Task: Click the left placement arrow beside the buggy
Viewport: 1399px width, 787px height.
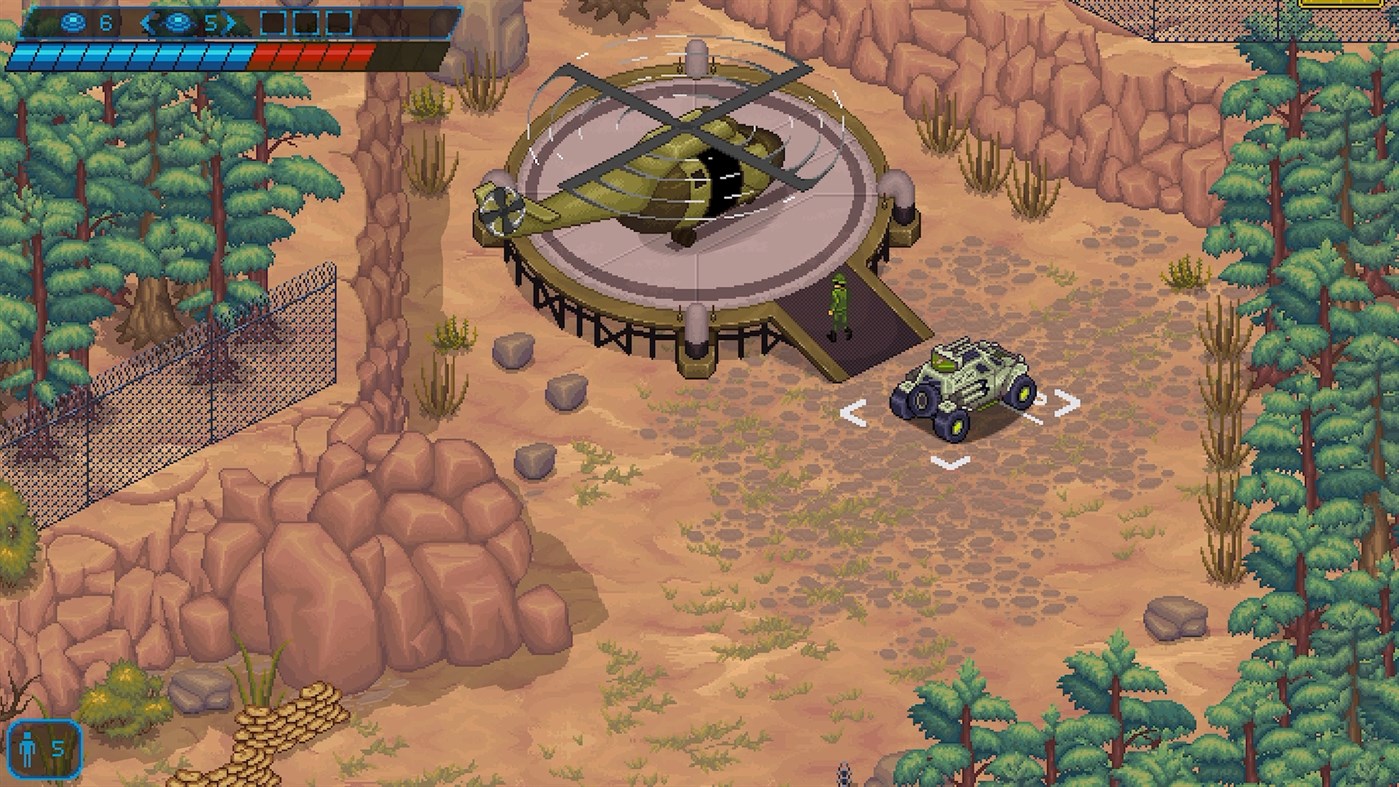Action: [855, 410]
